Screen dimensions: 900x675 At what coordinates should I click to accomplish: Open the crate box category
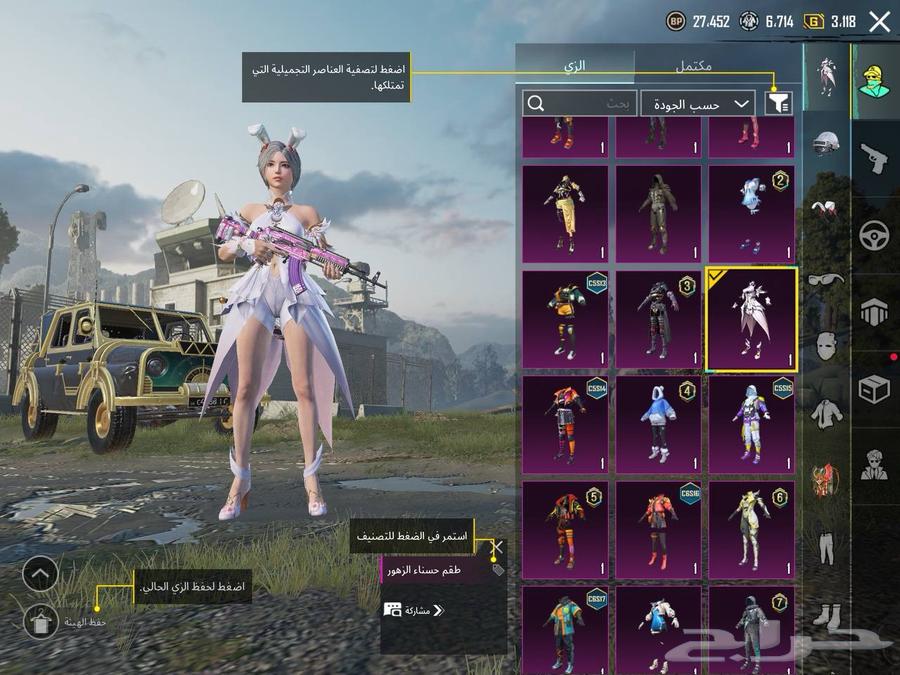tap(874, 389)
